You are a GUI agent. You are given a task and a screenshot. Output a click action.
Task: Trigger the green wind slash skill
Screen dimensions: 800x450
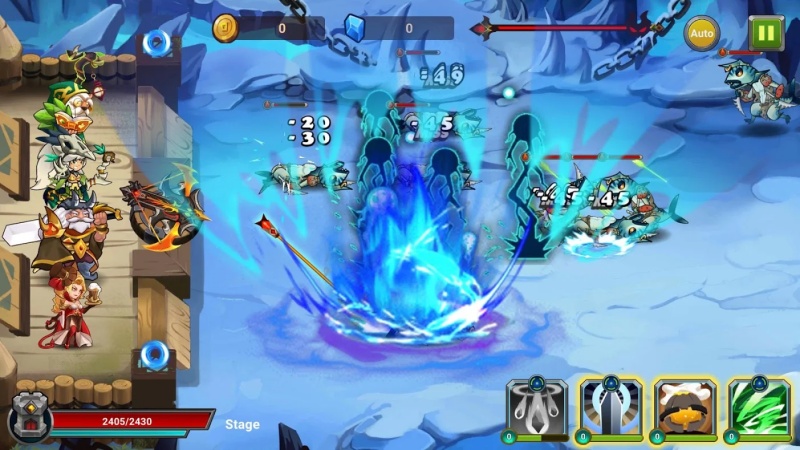click(x=758, y=409)
